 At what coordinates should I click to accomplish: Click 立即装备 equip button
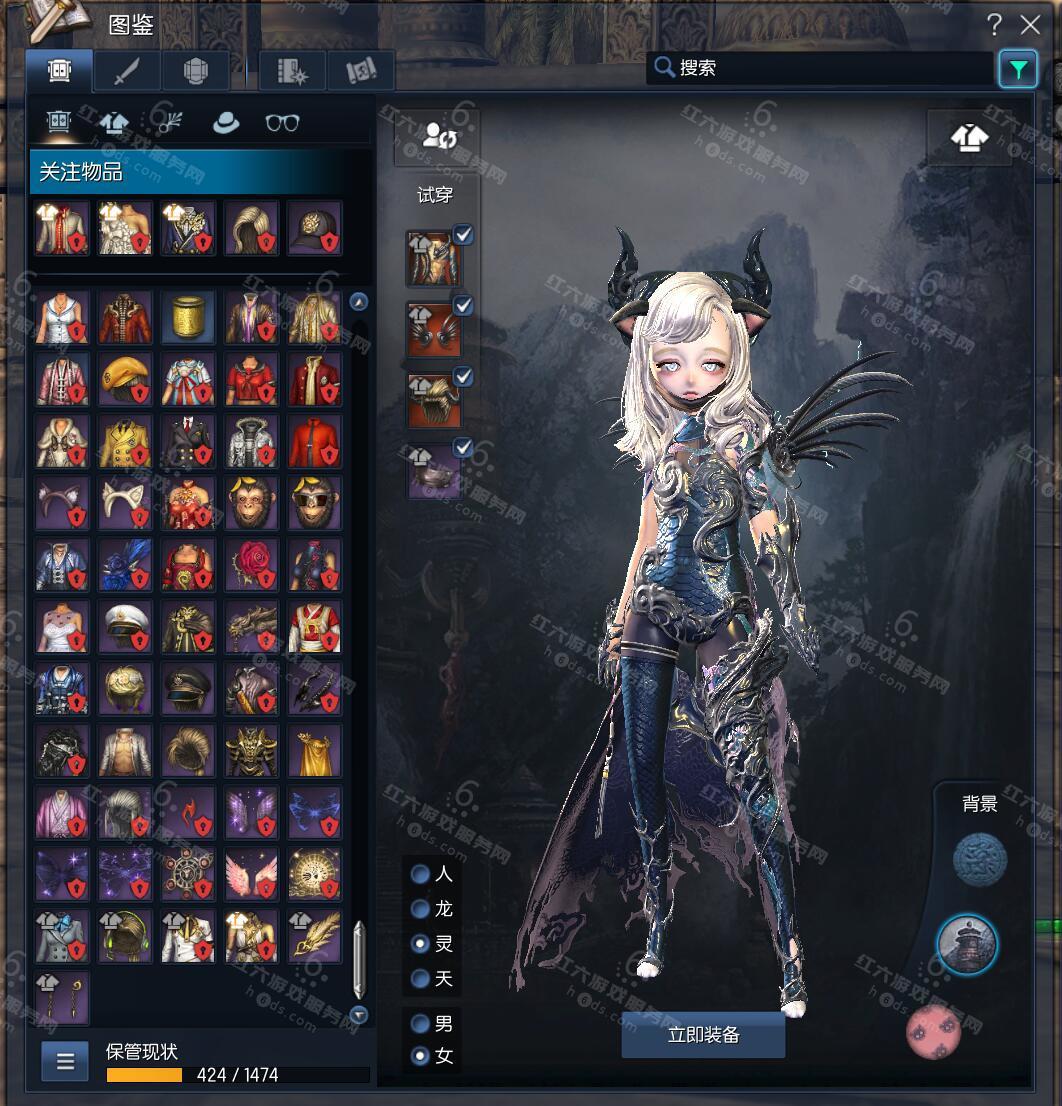point(703,1035)
